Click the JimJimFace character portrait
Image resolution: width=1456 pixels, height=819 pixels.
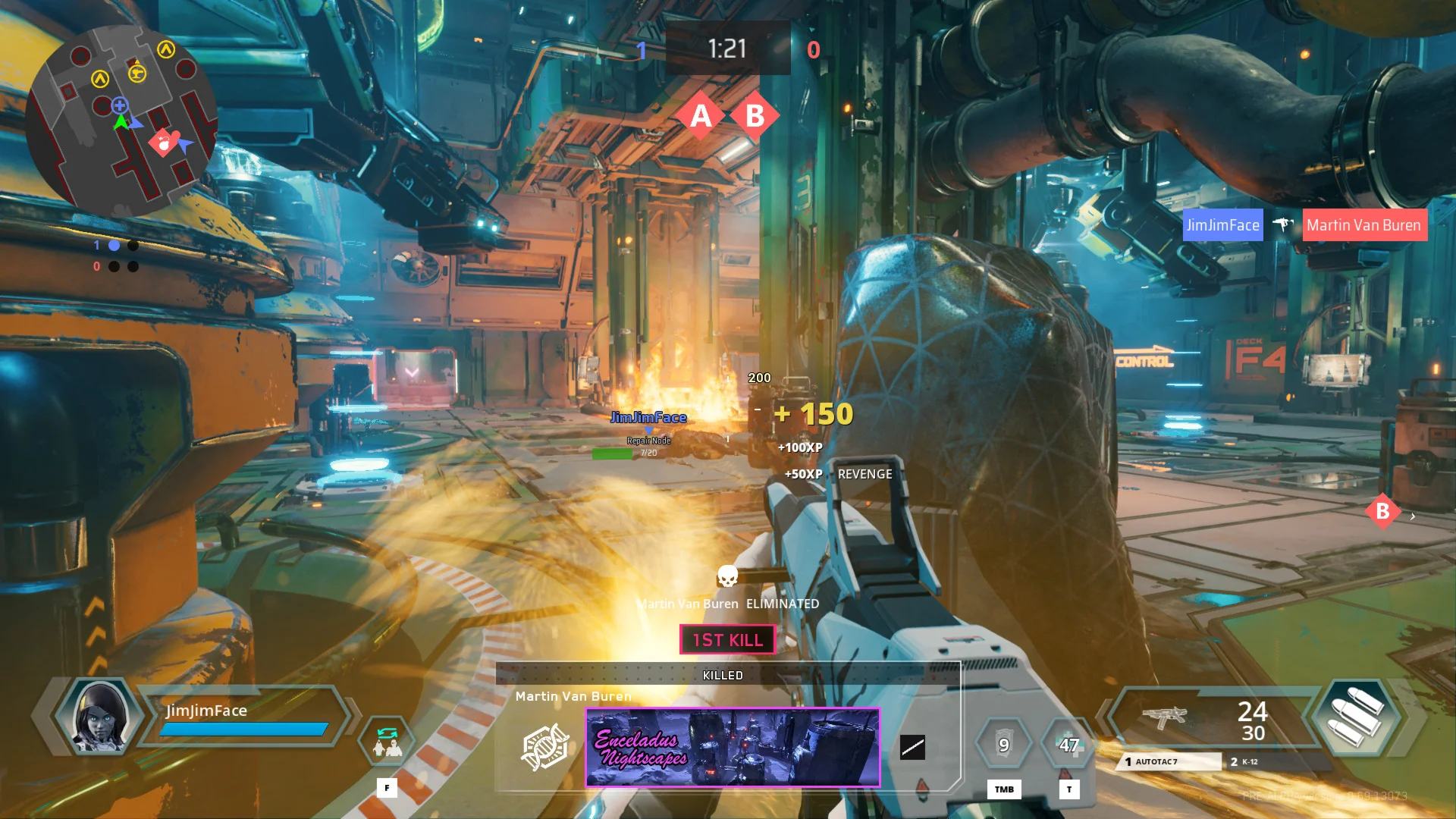99,716
